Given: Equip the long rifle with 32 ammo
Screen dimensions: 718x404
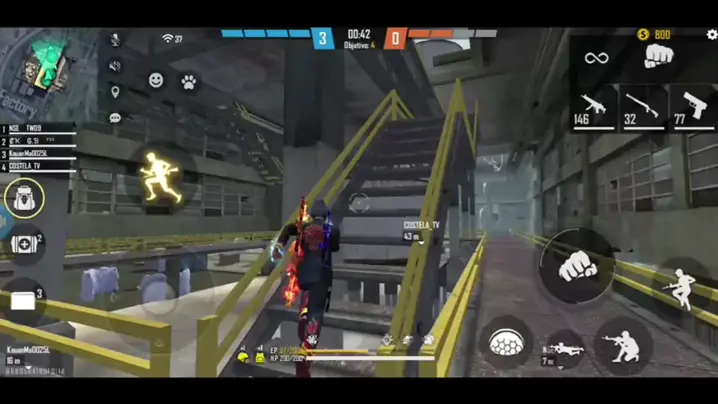Looking at the screenshot, I should tap(644, 108).
